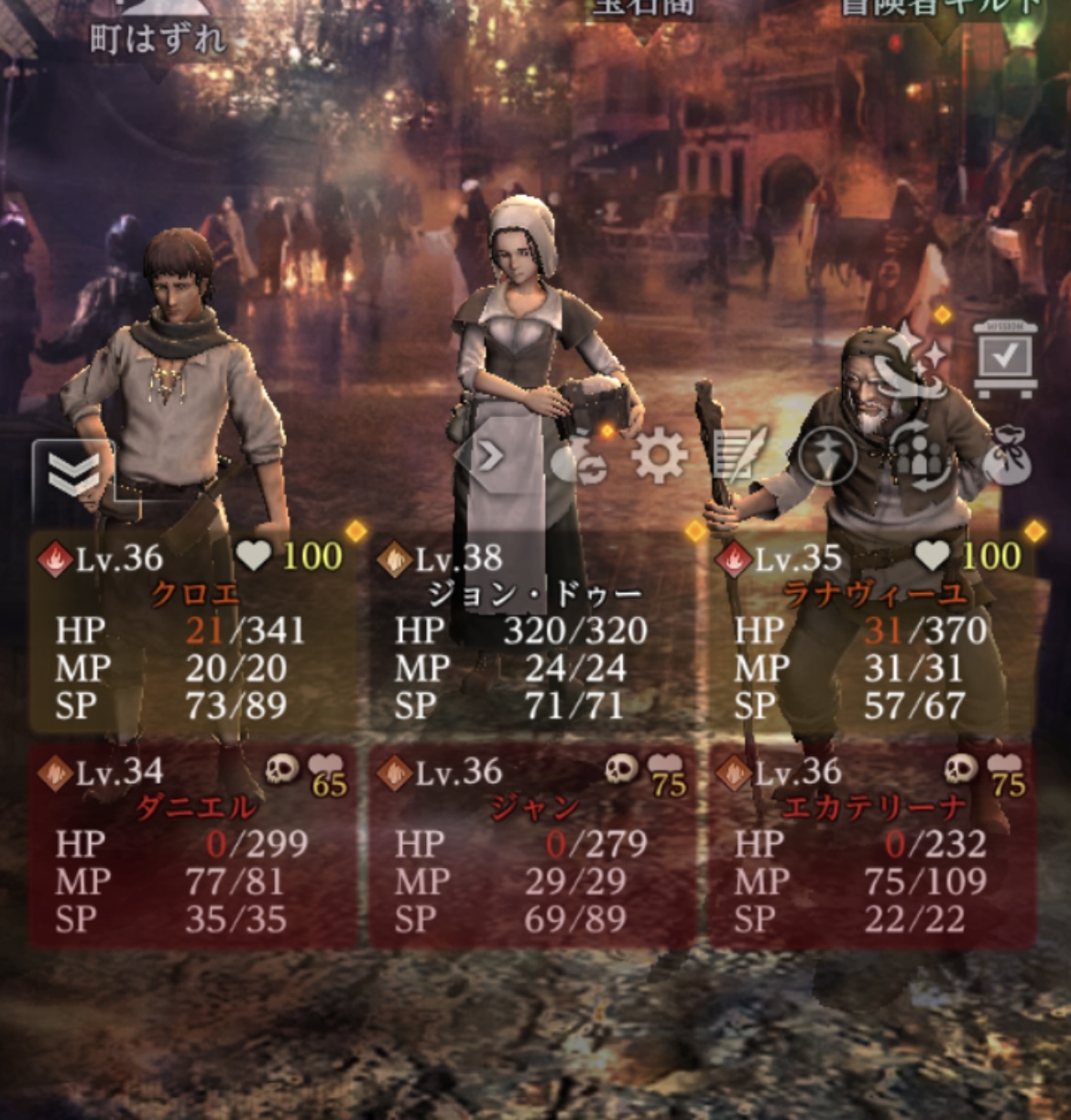Select ジョン・ドゥー's party status panel
The image size is (1071, 1120).
pos(533,631)
